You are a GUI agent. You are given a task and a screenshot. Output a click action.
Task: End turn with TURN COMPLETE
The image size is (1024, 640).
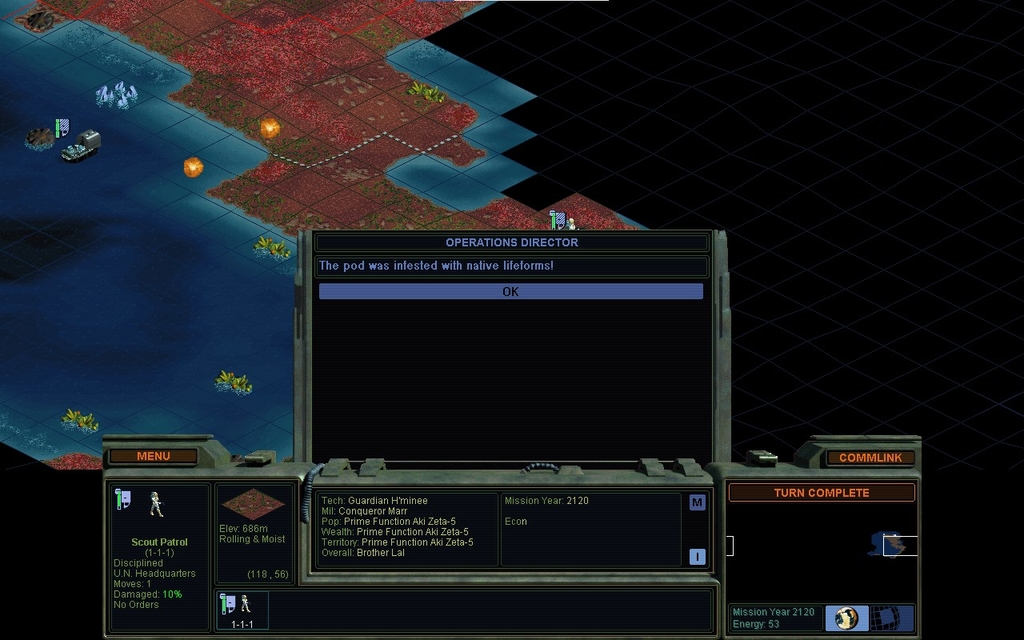821,493
